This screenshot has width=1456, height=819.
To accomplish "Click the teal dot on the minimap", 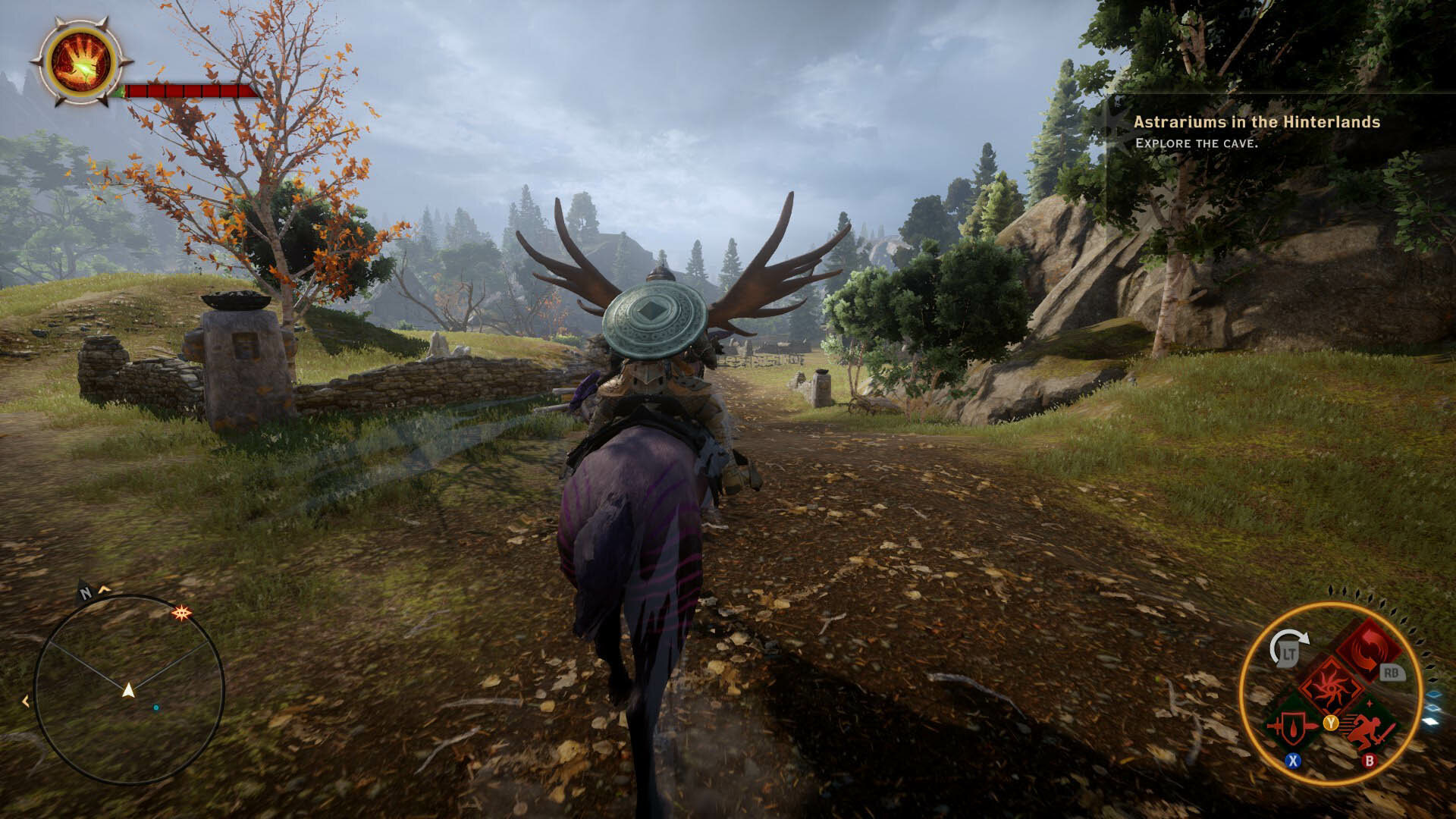I will tap(156, 708).
